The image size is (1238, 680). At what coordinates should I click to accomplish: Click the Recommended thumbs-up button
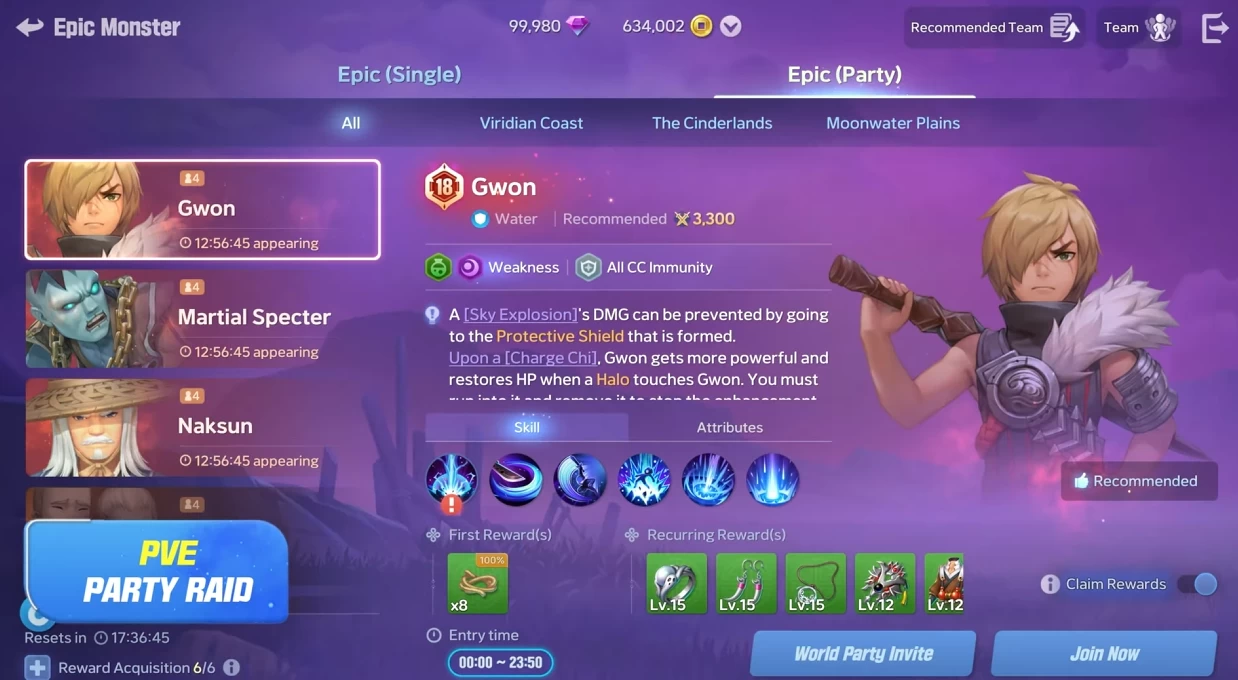(1139, 481)
